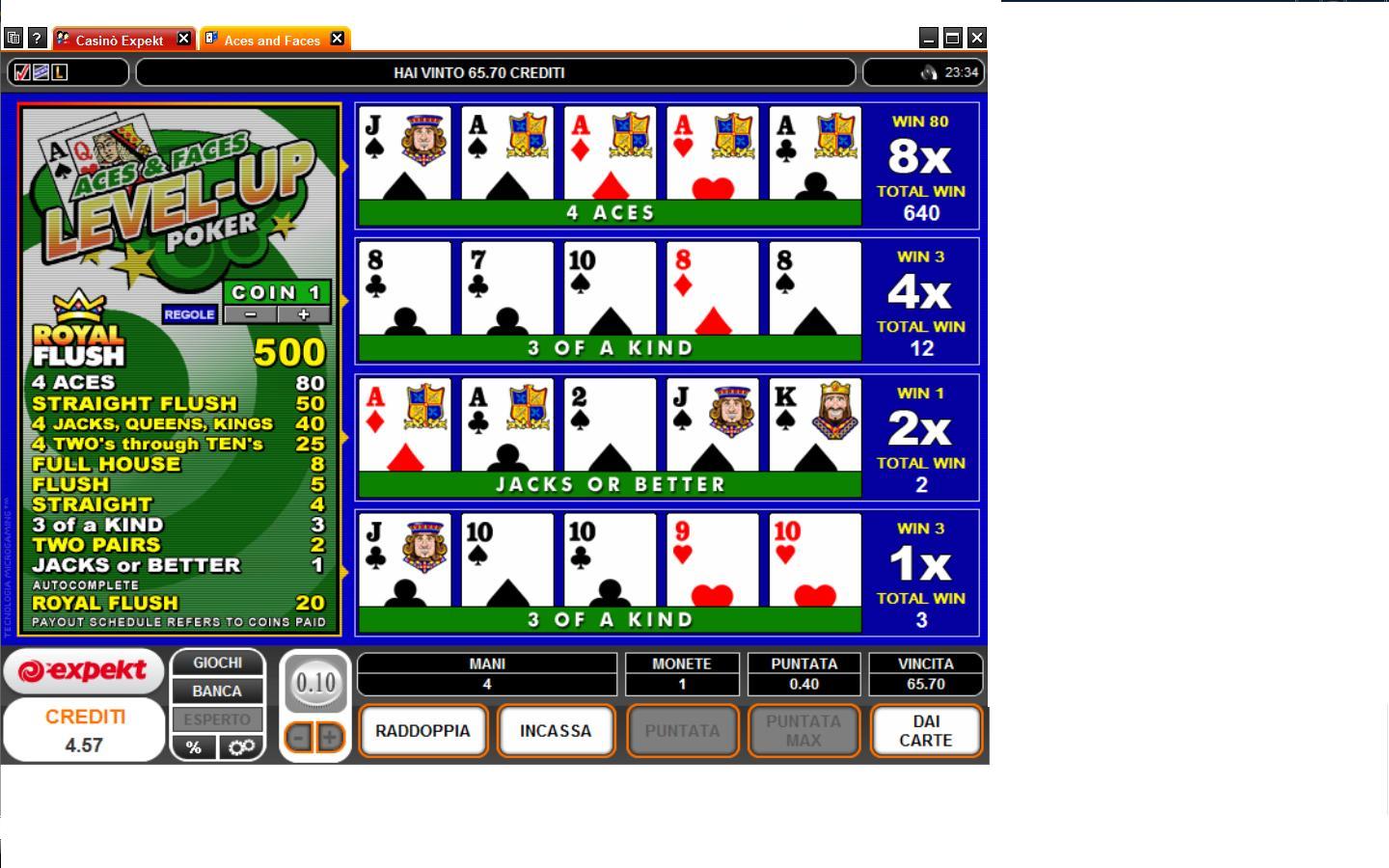Open the Banca cashier

tap(217, 691)
